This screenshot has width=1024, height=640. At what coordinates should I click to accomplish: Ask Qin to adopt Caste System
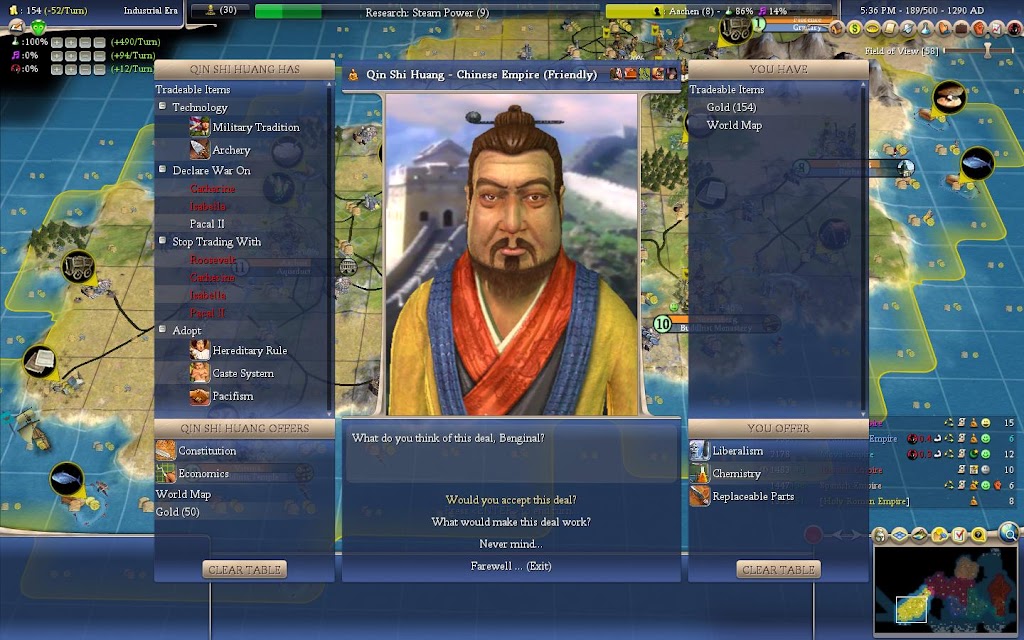(242, 374)
